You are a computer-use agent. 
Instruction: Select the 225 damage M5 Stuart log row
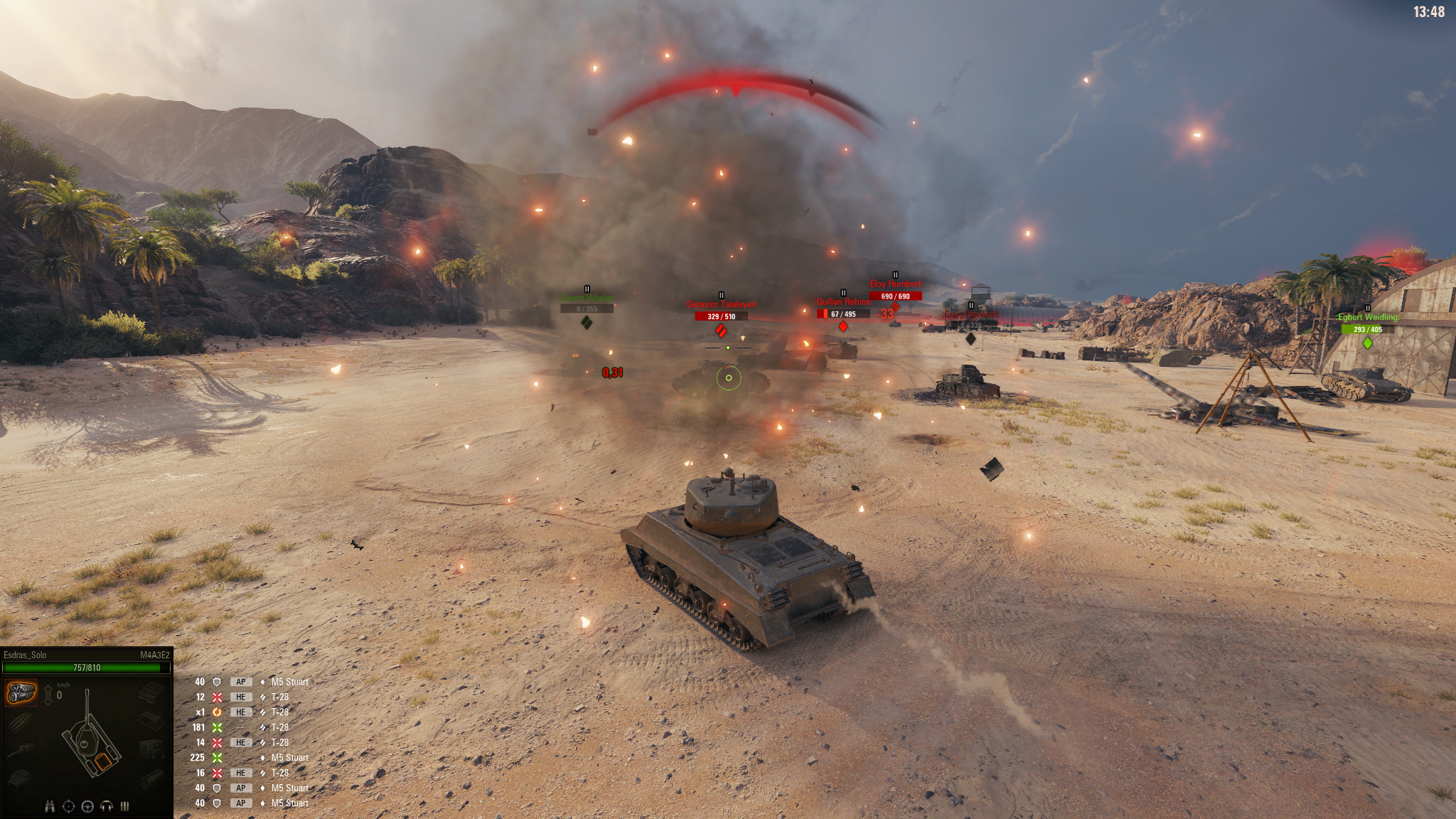pos(249,758)
